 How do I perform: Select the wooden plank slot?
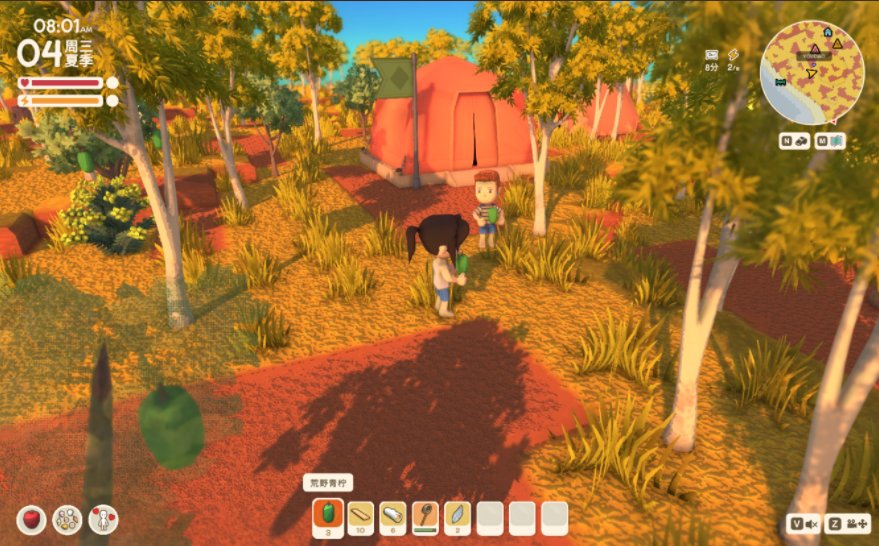(360, 516)
